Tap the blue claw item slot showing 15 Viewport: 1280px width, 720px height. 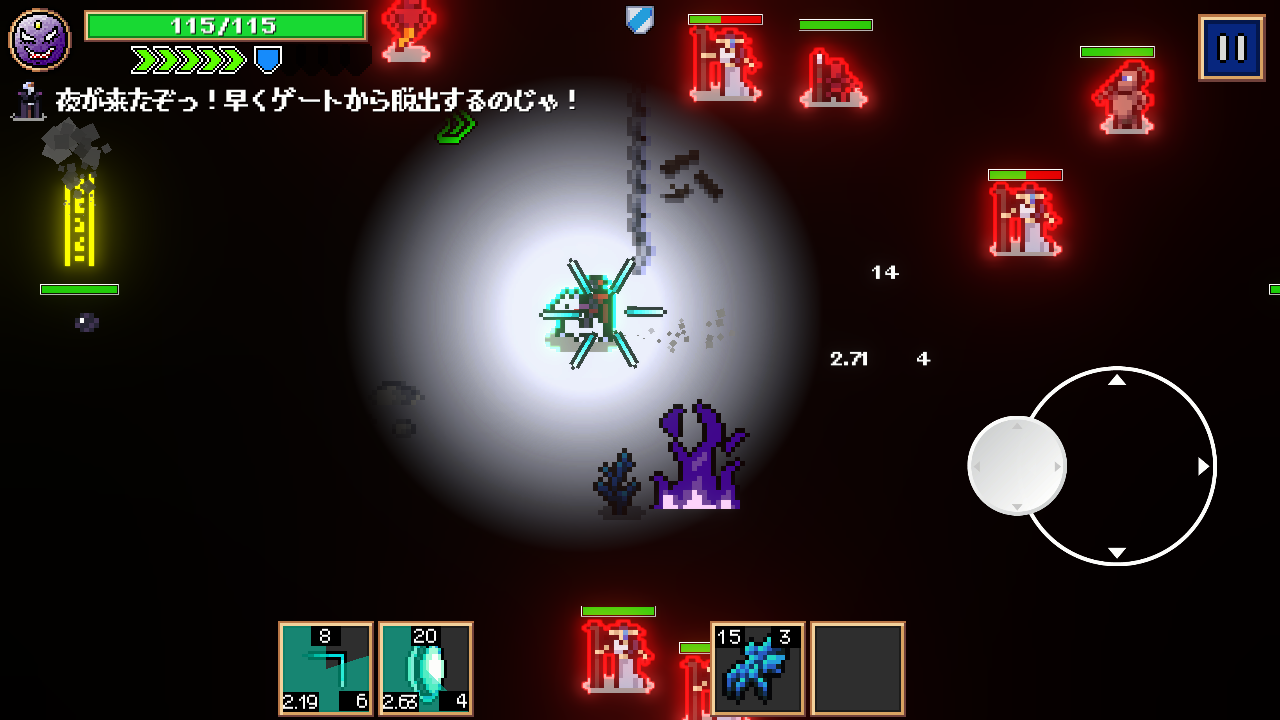tap(758, 669)
